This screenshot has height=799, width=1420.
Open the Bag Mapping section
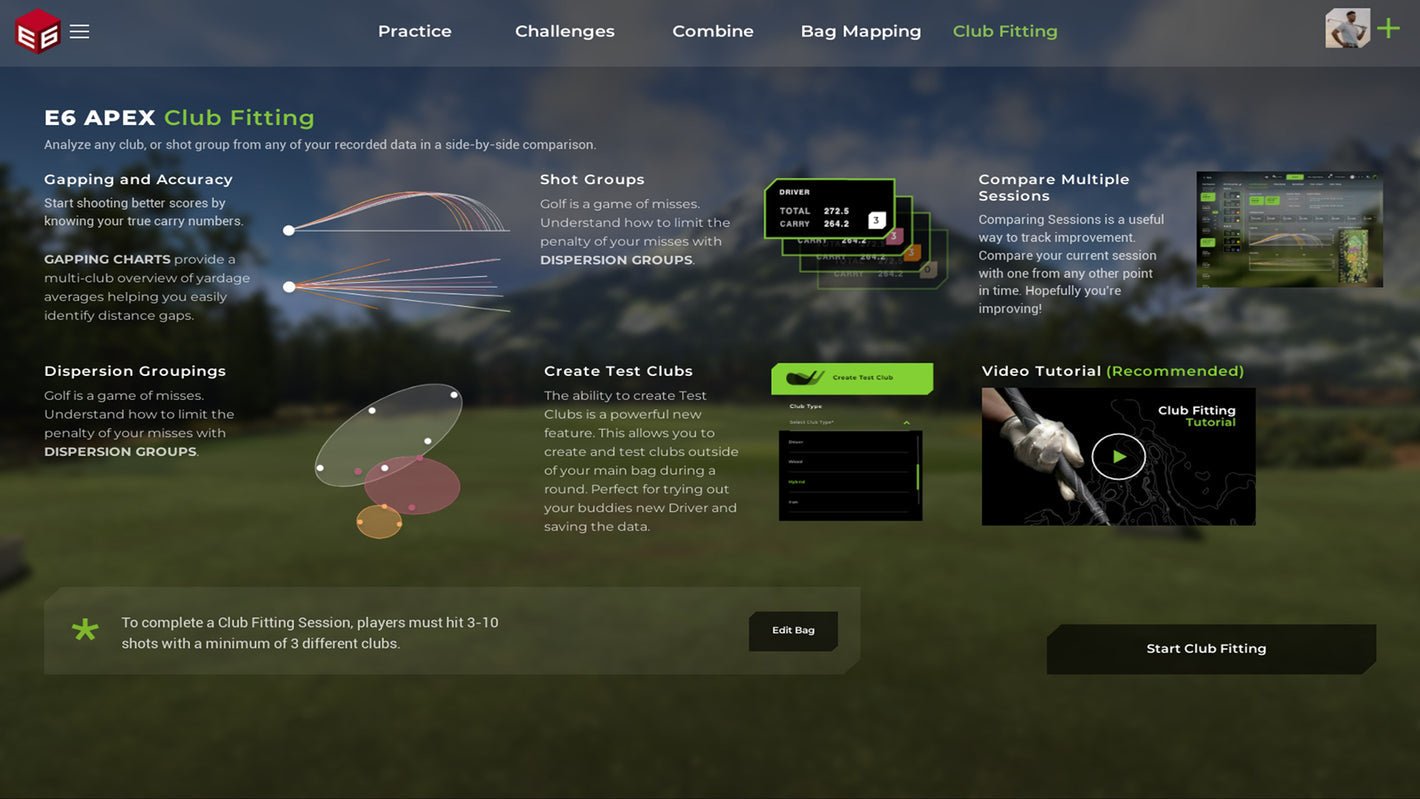(860, 29)
